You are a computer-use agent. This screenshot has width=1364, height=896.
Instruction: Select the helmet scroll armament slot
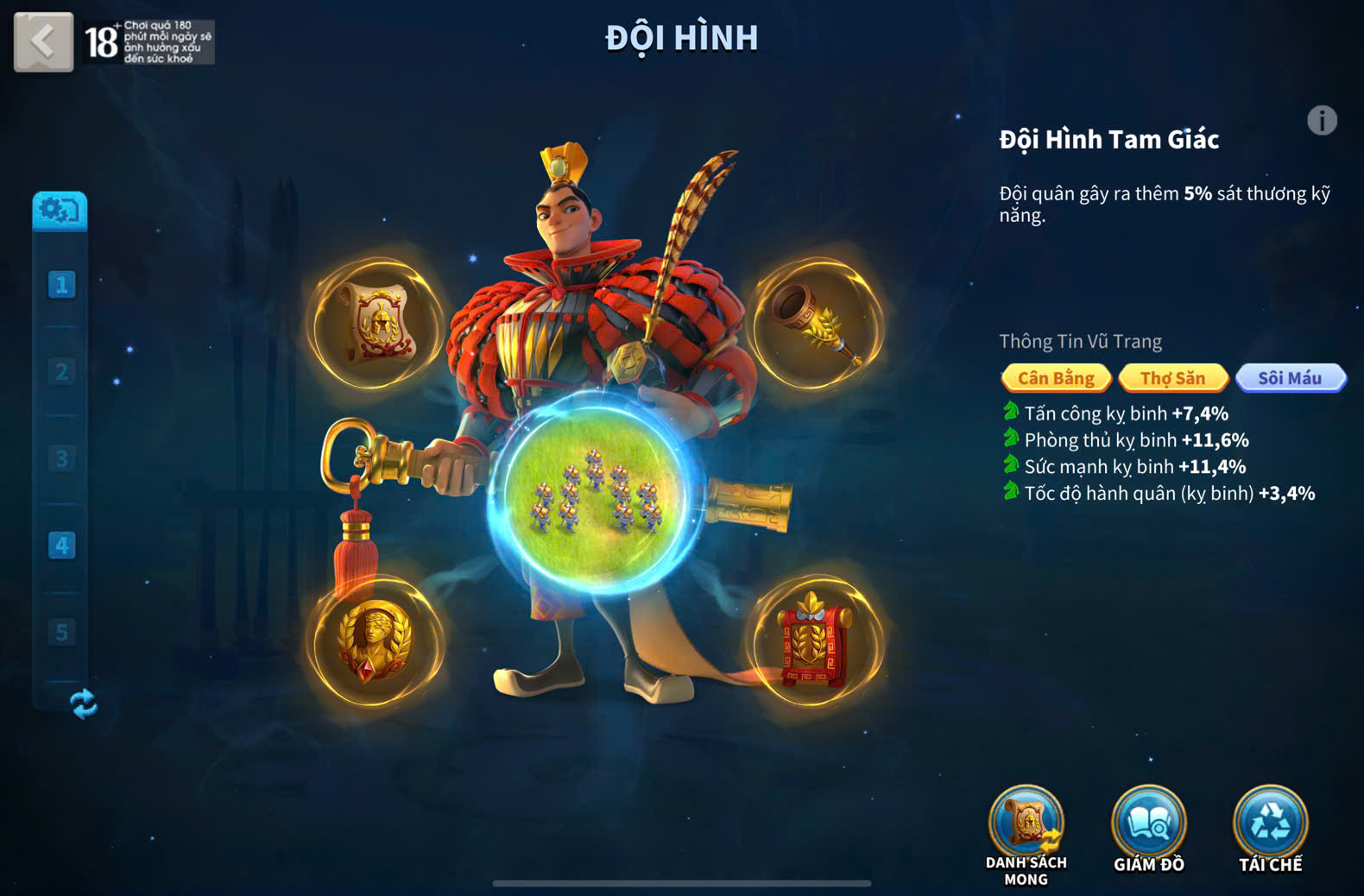pyautogui.click(x=377, y=324)
